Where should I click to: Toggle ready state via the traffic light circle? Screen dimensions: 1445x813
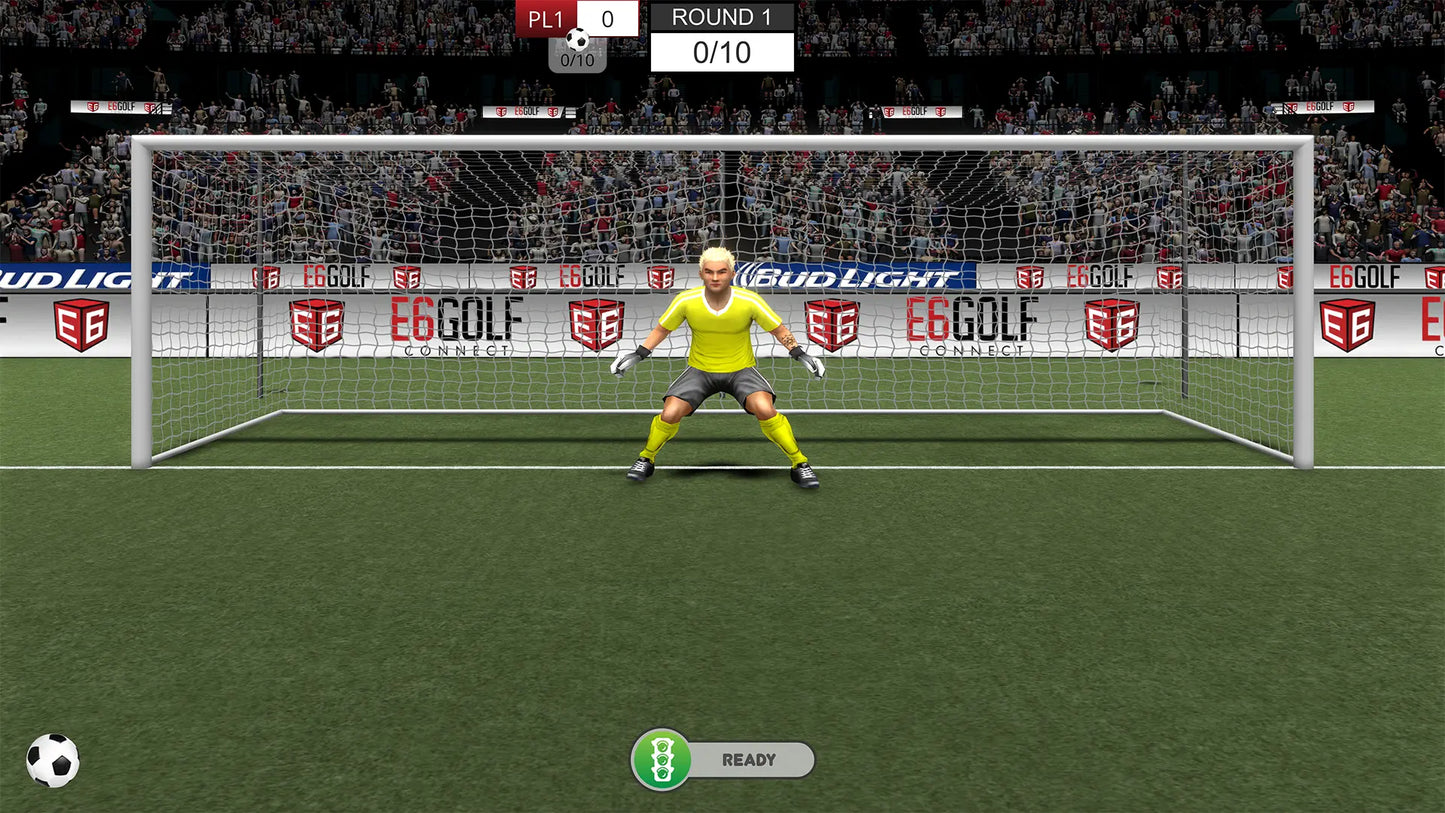[663, 759]
